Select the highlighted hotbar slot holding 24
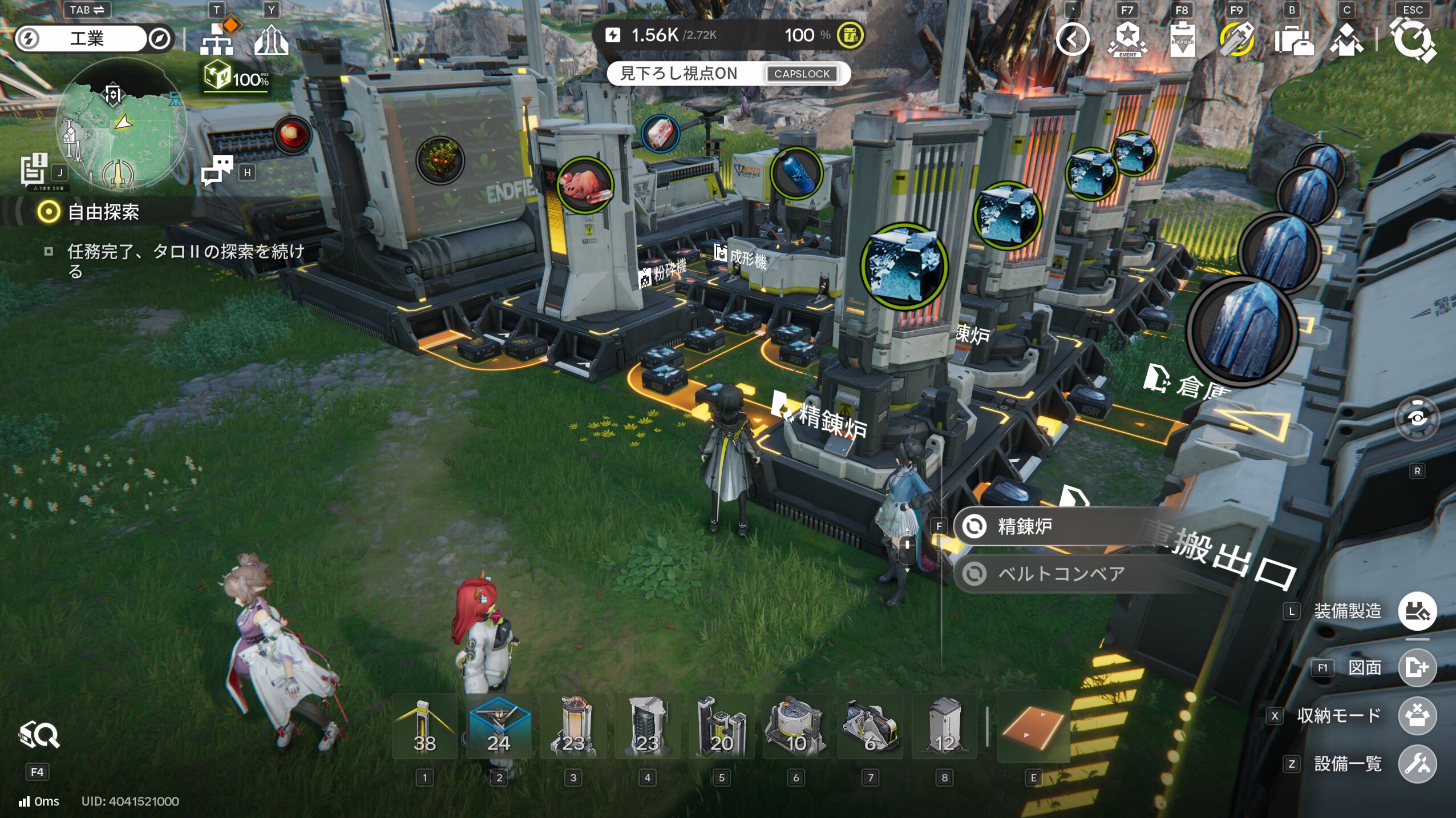Screen dimensions: 1456x818 tap(499, 727)
